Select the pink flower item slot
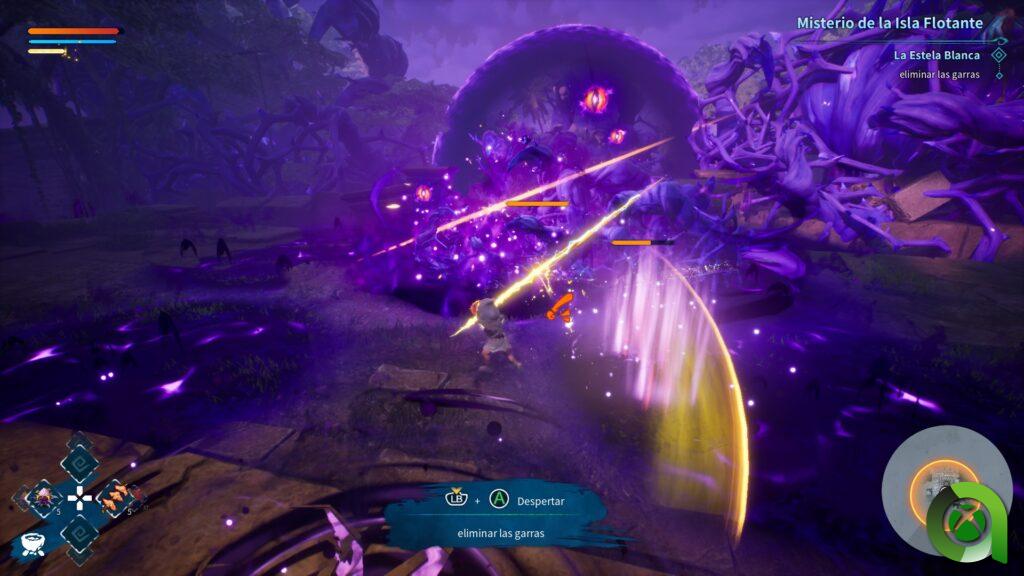Image resolution: width=1024 pixels, height=576 pixels. 42,497
